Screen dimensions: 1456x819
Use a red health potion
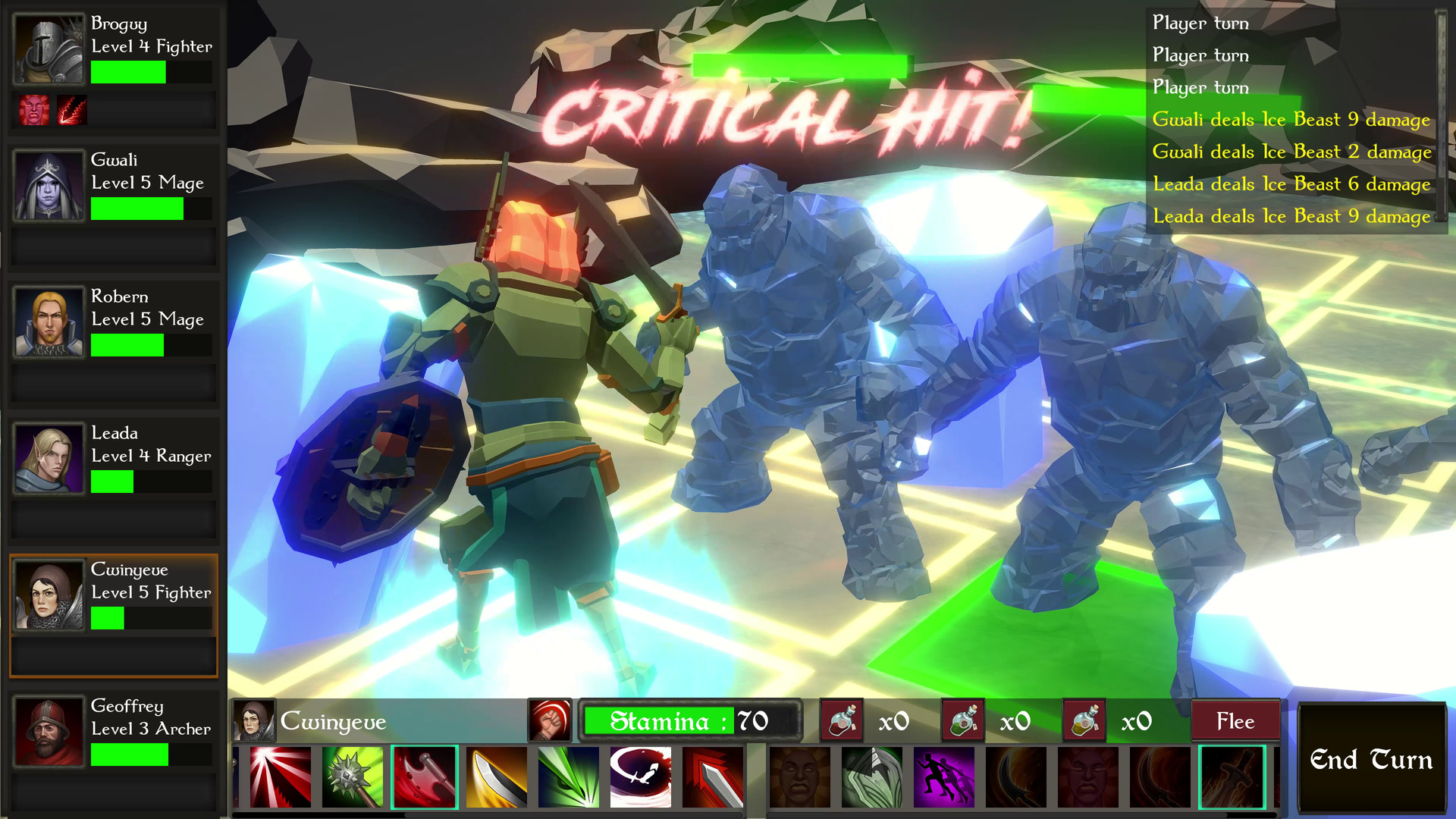[843, 721]
